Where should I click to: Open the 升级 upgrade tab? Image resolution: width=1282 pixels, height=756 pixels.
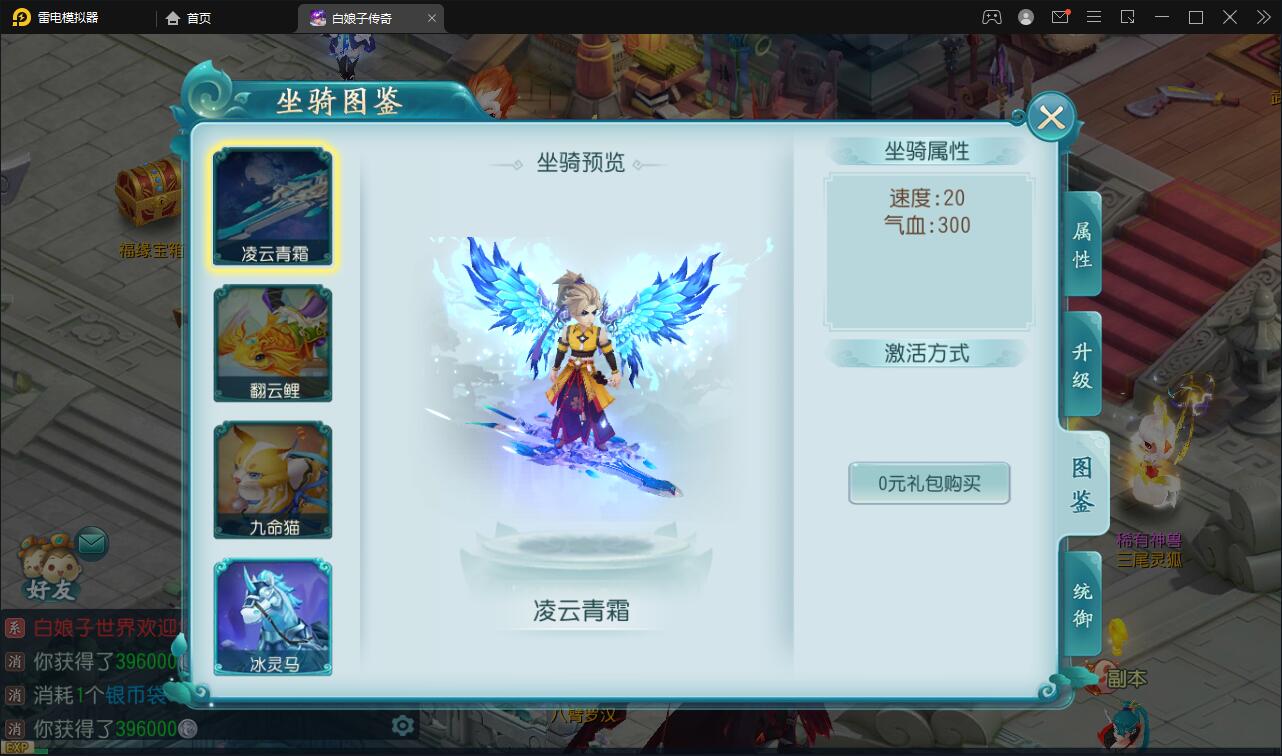(1081, 363)
